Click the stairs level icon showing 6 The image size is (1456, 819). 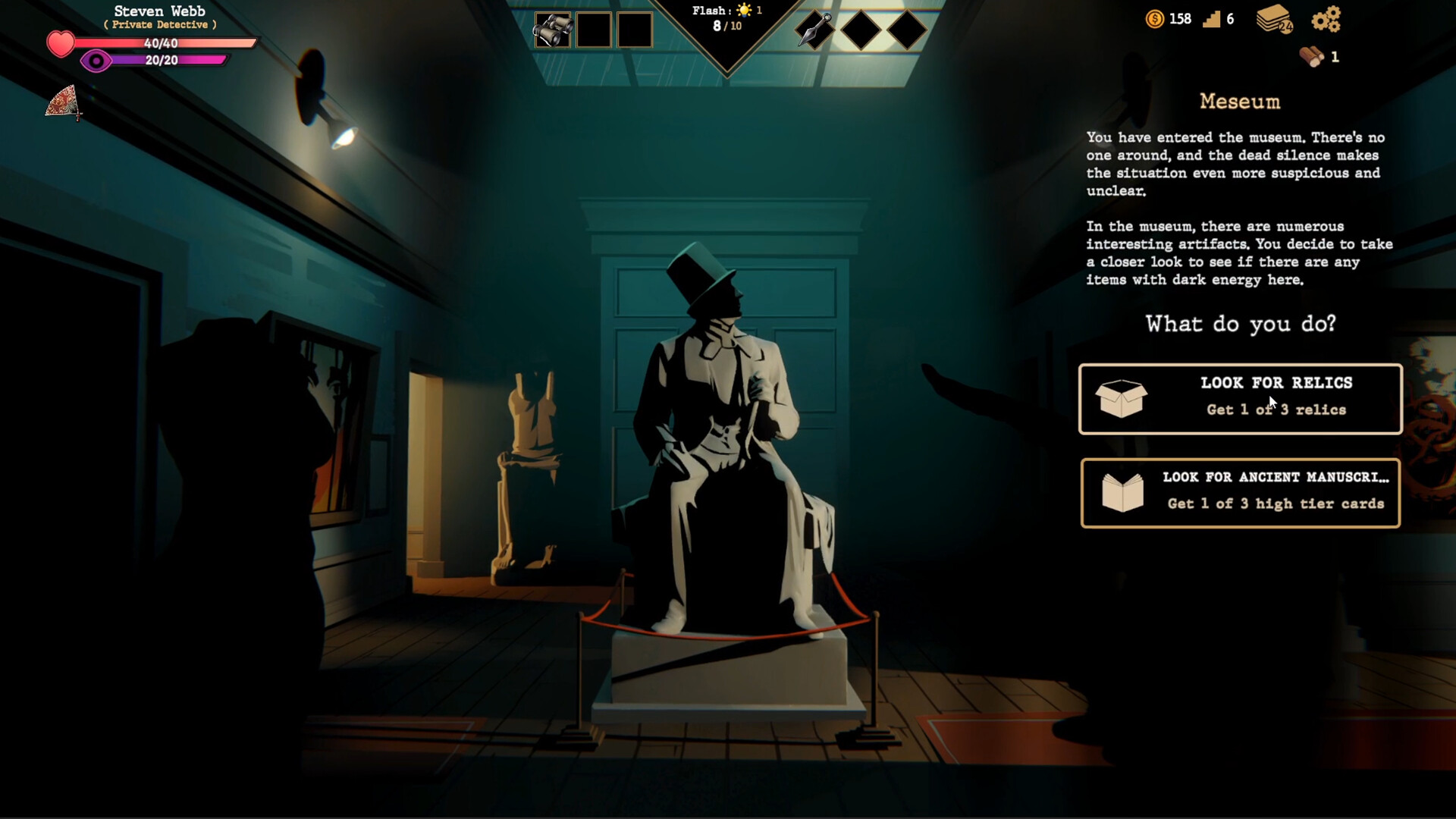coord(1214,19)
